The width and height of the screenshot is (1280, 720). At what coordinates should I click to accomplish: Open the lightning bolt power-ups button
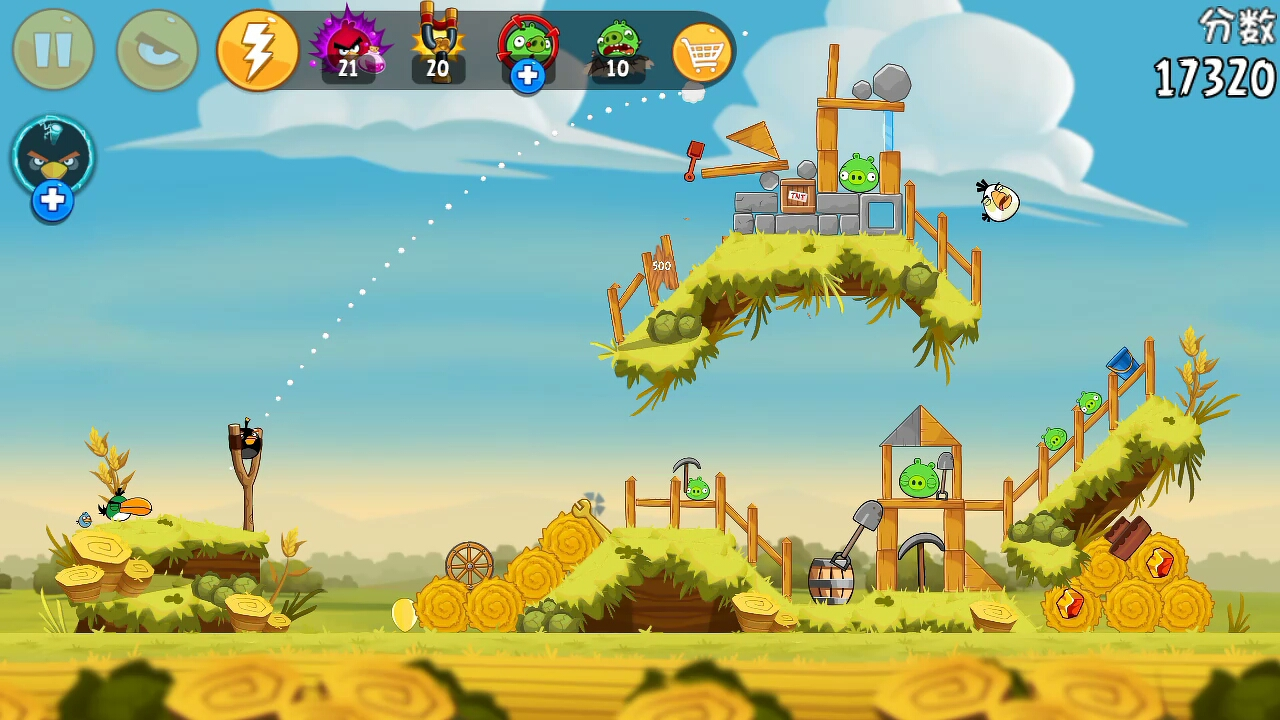[x=258, y=50]
